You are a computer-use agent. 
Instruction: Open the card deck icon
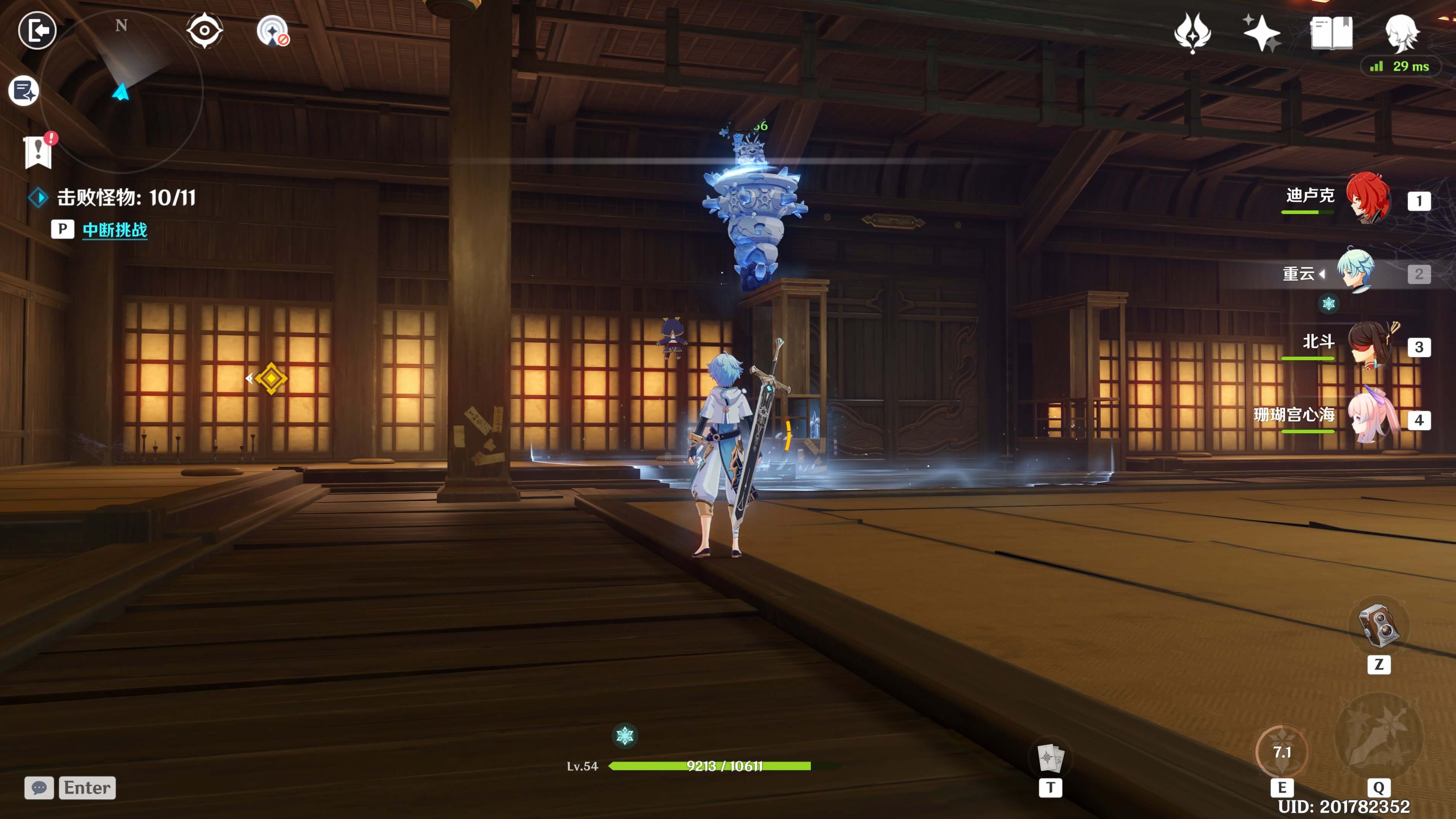click(x=1050, y=757)
